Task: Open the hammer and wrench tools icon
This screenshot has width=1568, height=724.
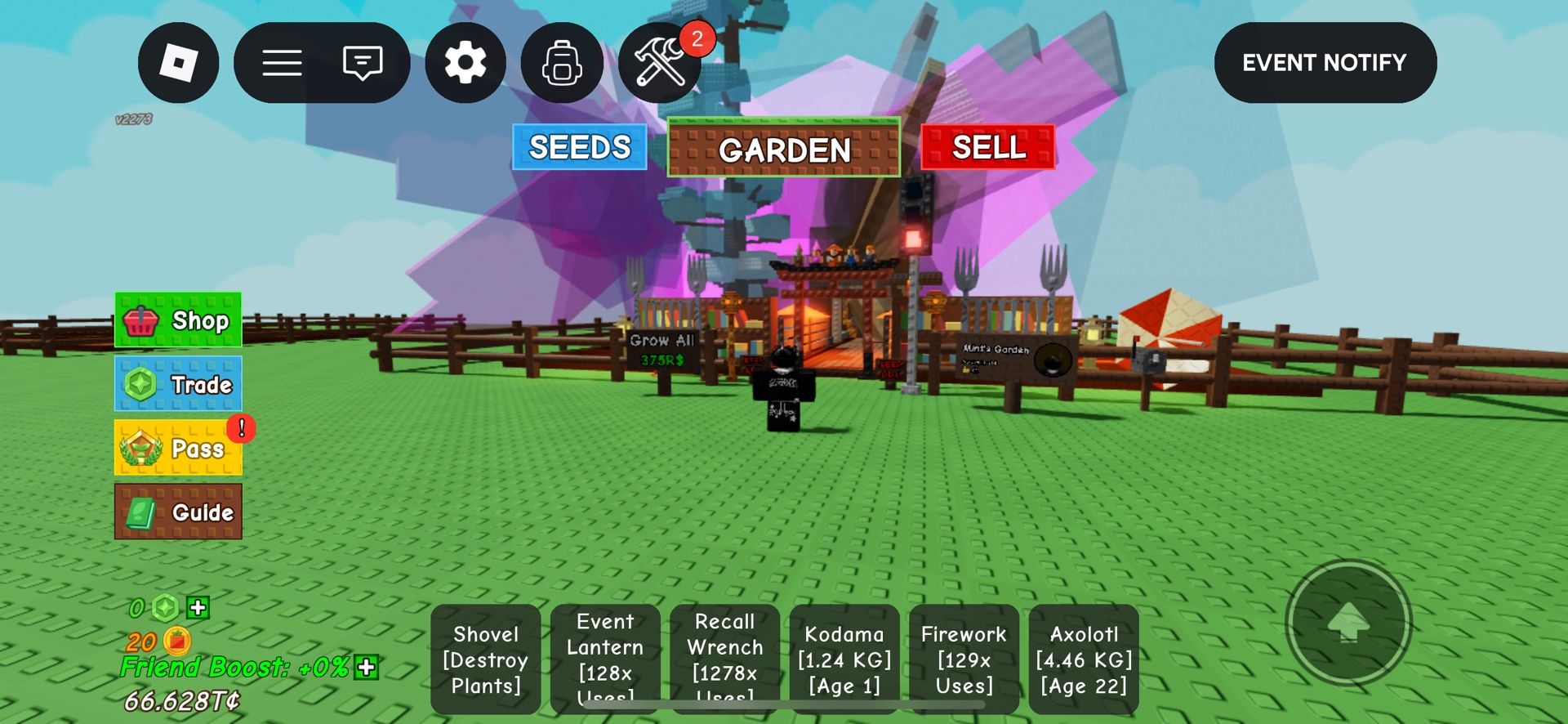Action: click(660, 62)
